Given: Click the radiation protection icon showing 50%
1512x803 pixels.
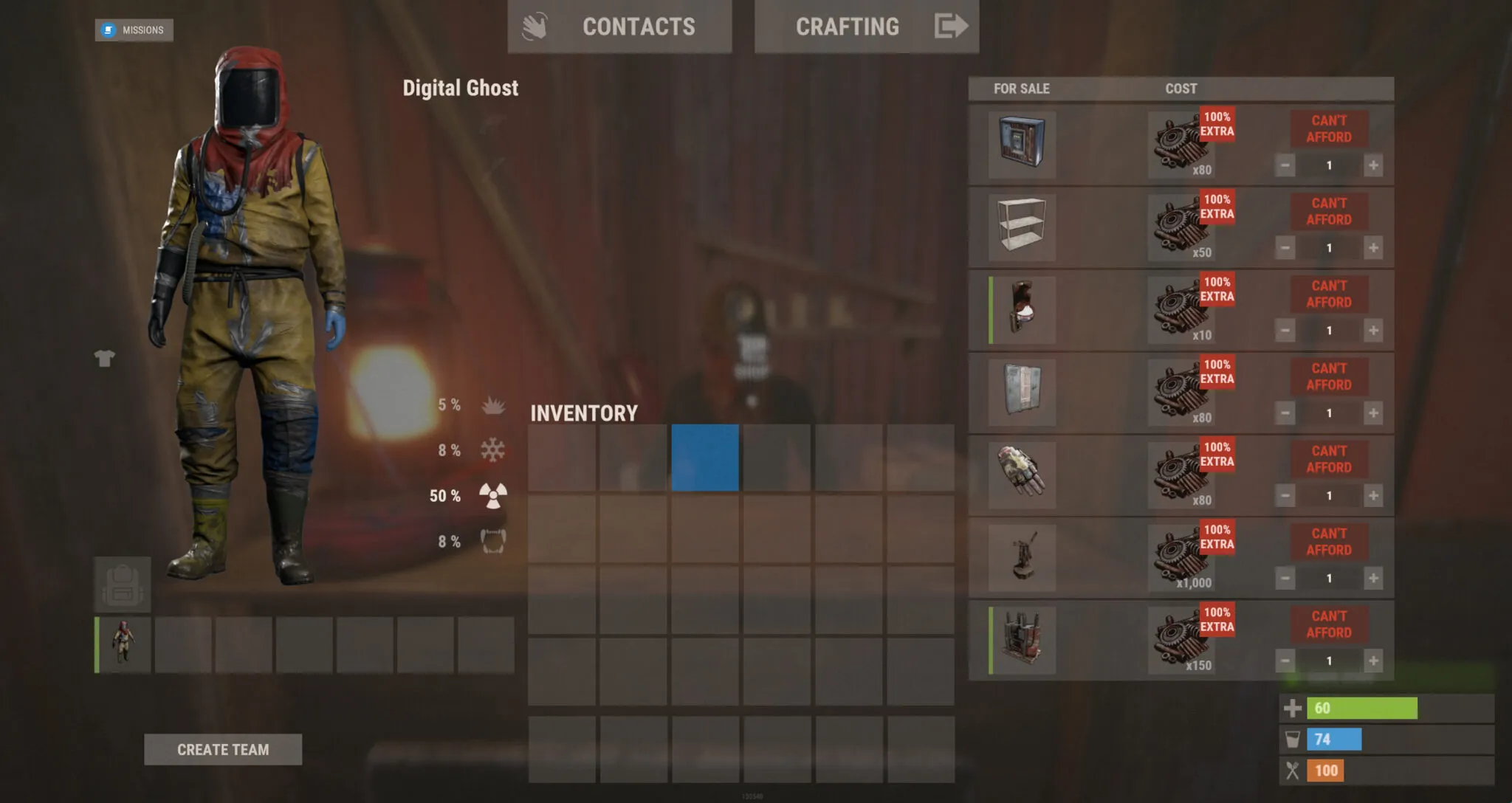Looking at the screenshot, I should point(493,497).
